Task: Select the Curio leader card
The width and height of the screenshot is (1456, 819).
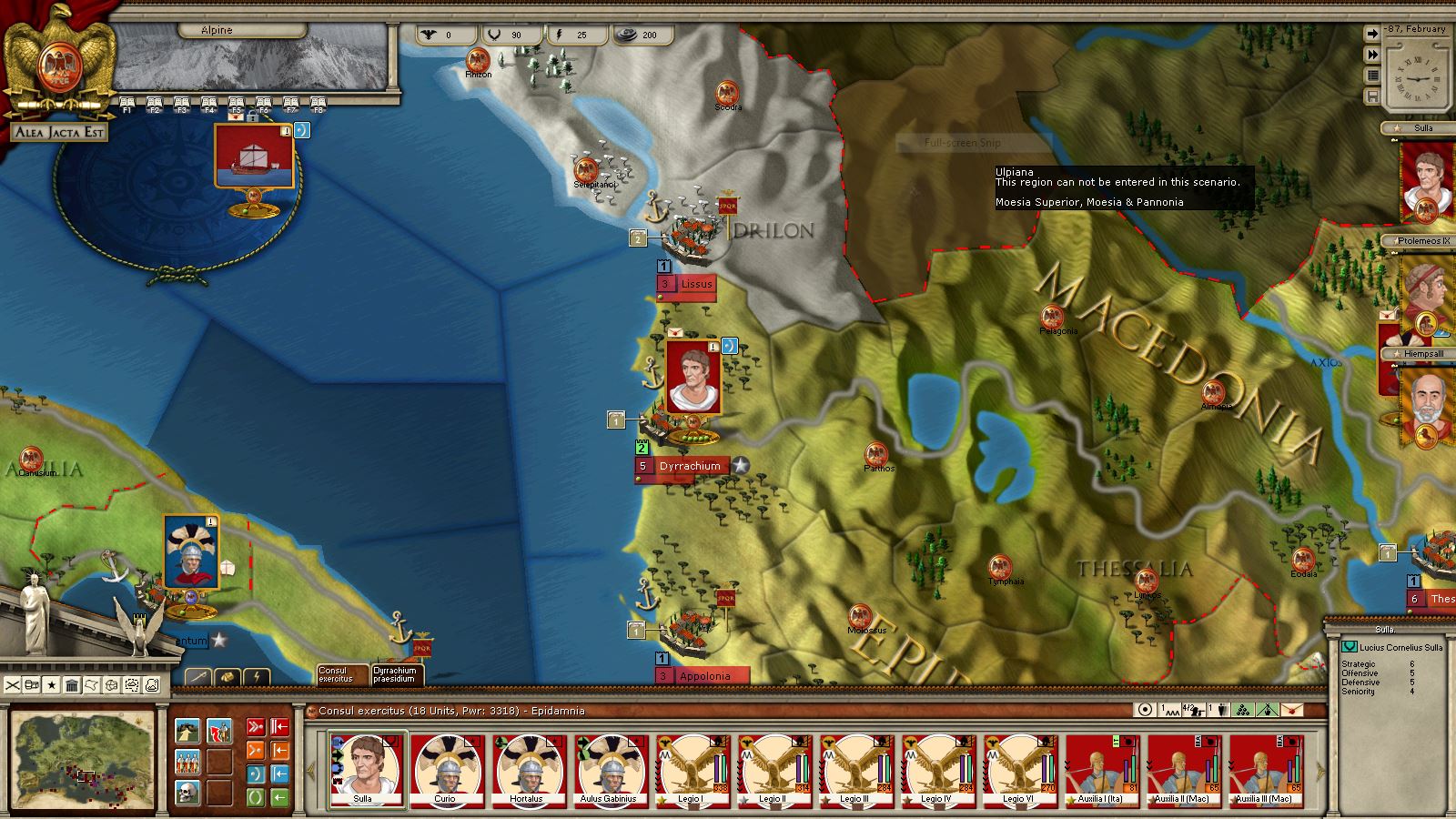Action: tap(445, 770)
